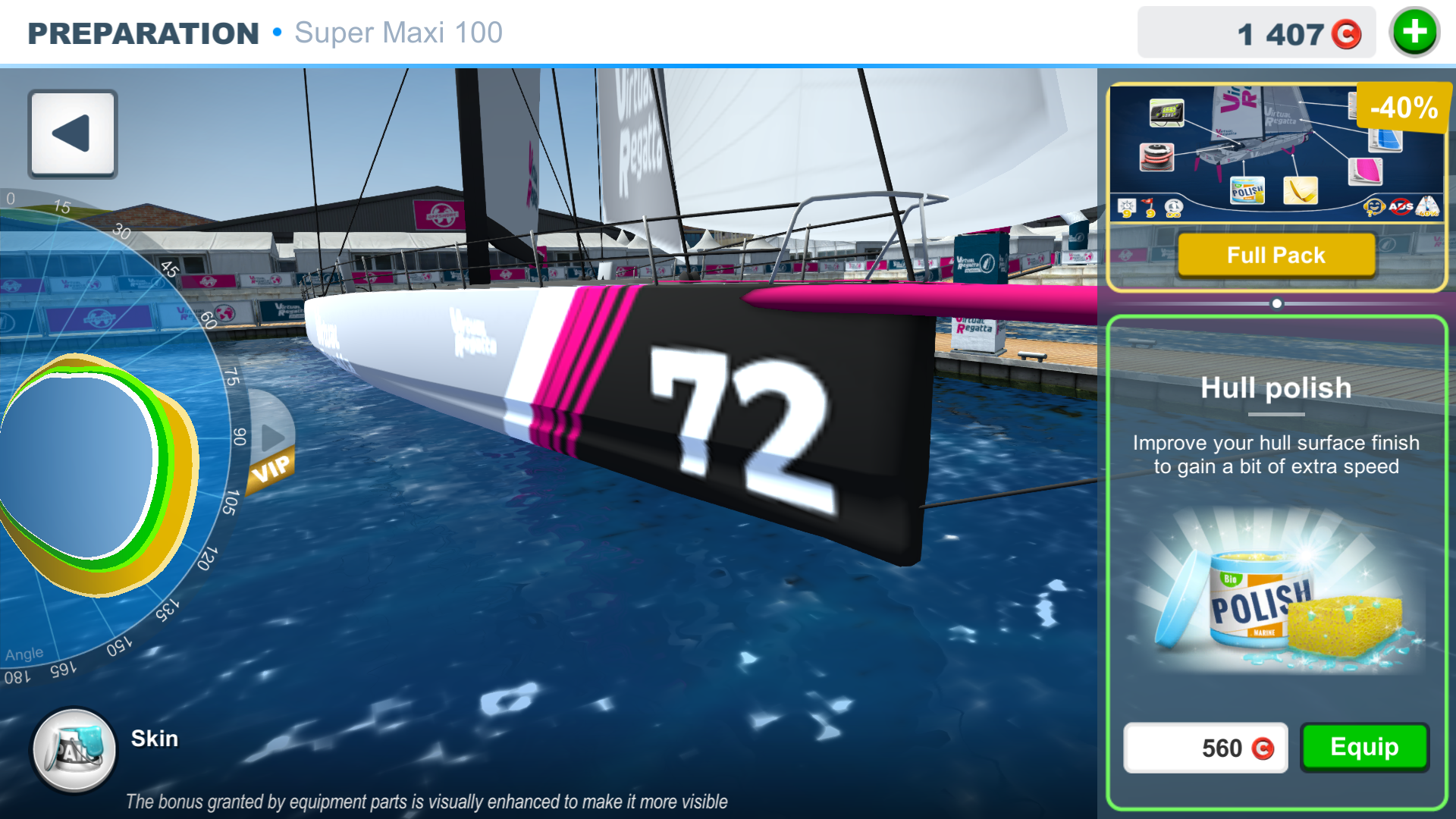Buy the discounted Full Pack
The width and height of the screenshot is (1456, 819).
(x=1276, y=256)
